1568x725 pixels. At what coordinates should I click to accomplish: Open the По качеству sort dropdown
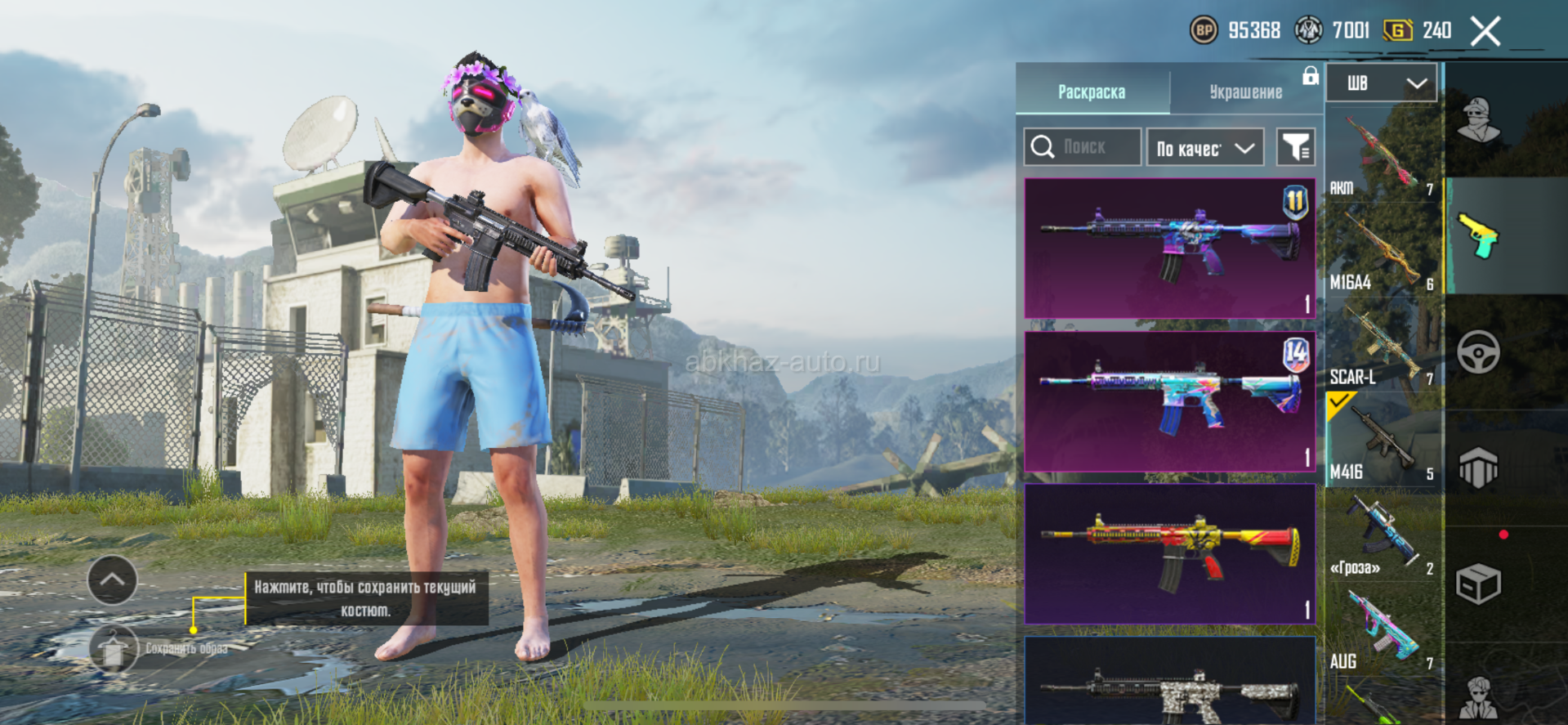click(x=1205, y=148)
